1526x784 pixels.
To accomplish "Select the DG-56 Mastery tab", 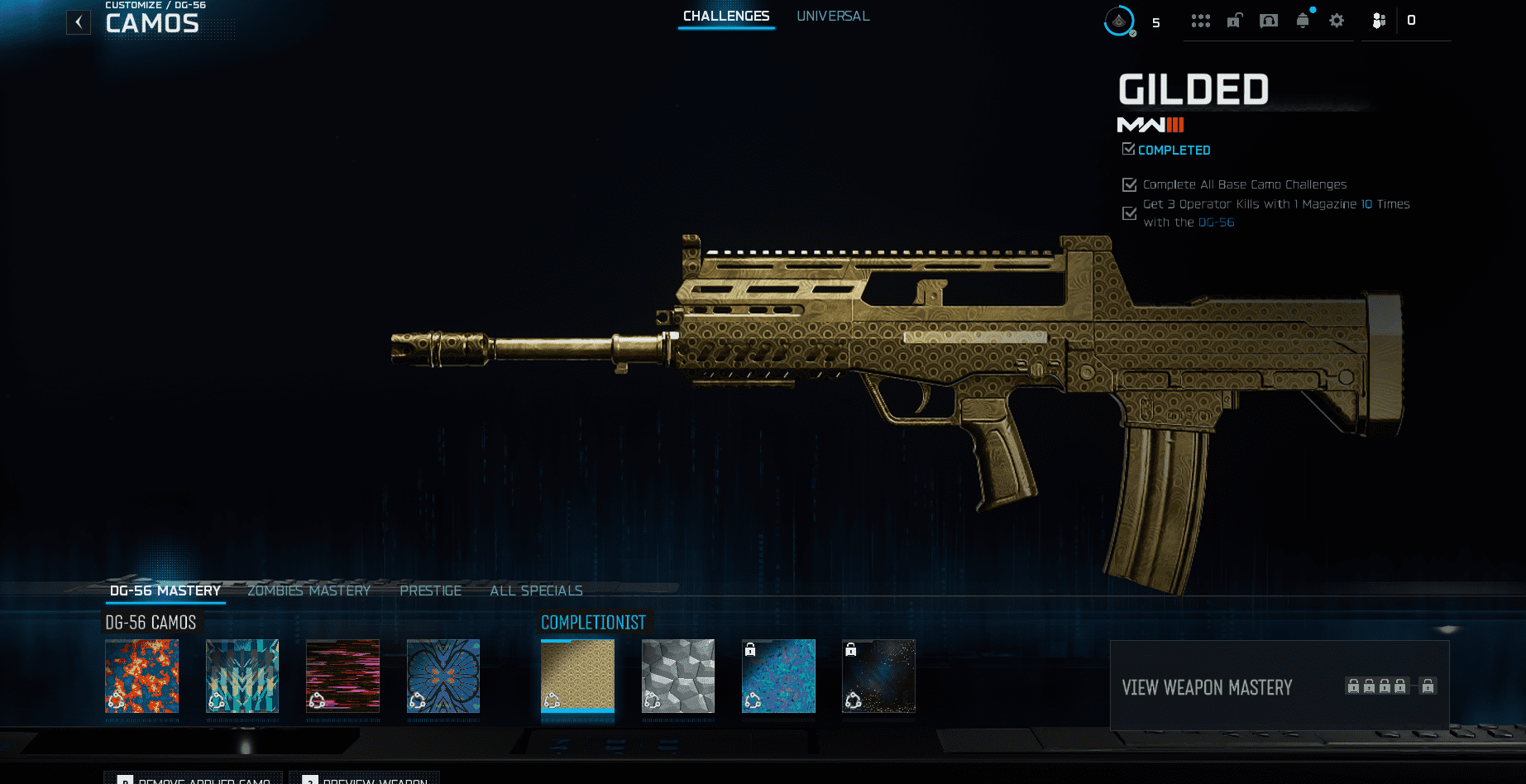I will (x=165, y=590).
